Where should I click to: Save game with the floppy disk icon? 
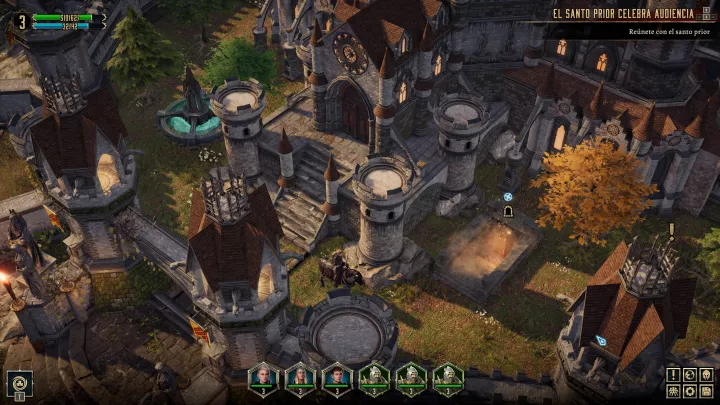click(x=706, y=390)
